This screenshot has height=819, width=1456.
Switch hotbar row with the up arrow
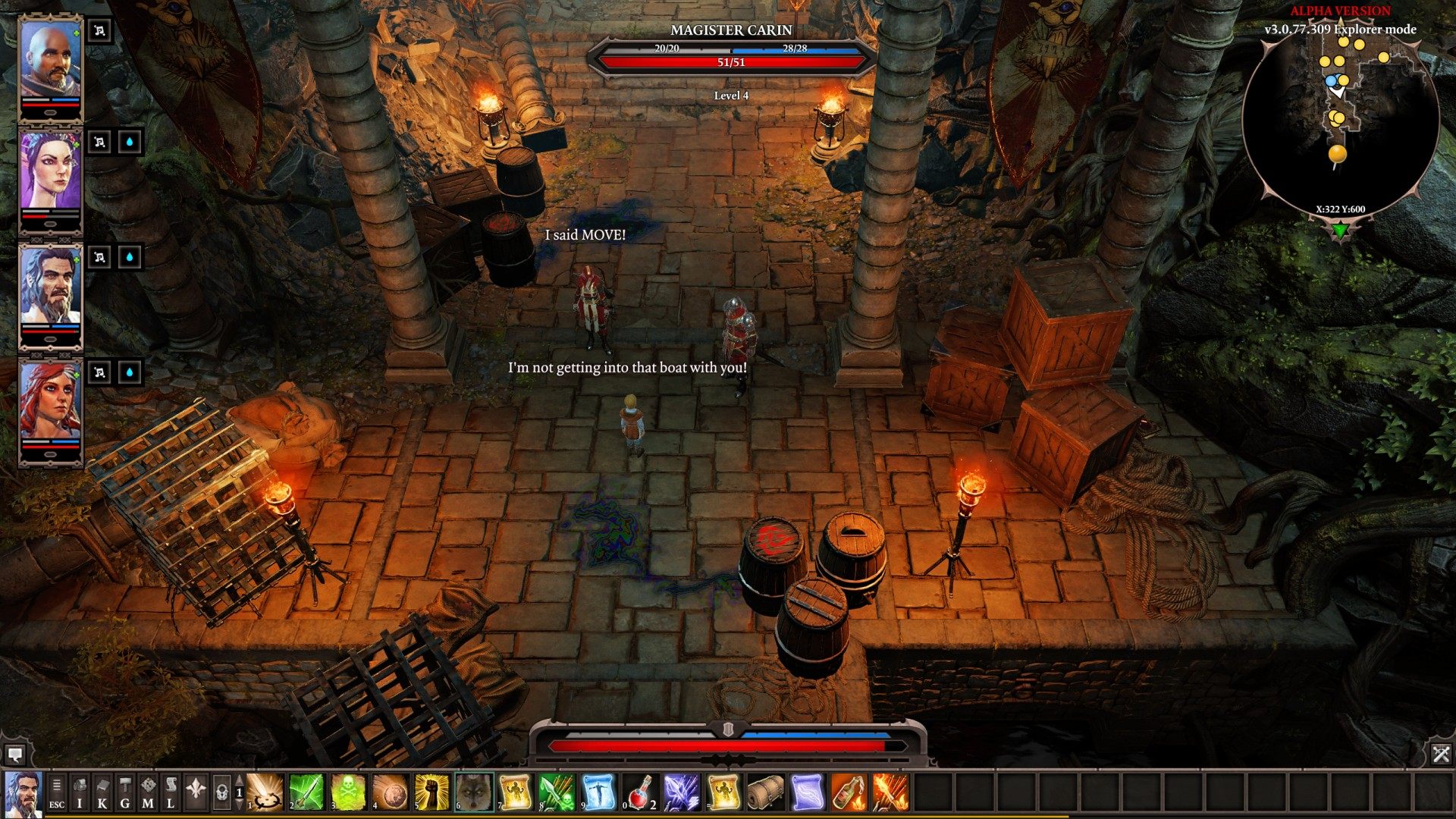pos(238,779)
